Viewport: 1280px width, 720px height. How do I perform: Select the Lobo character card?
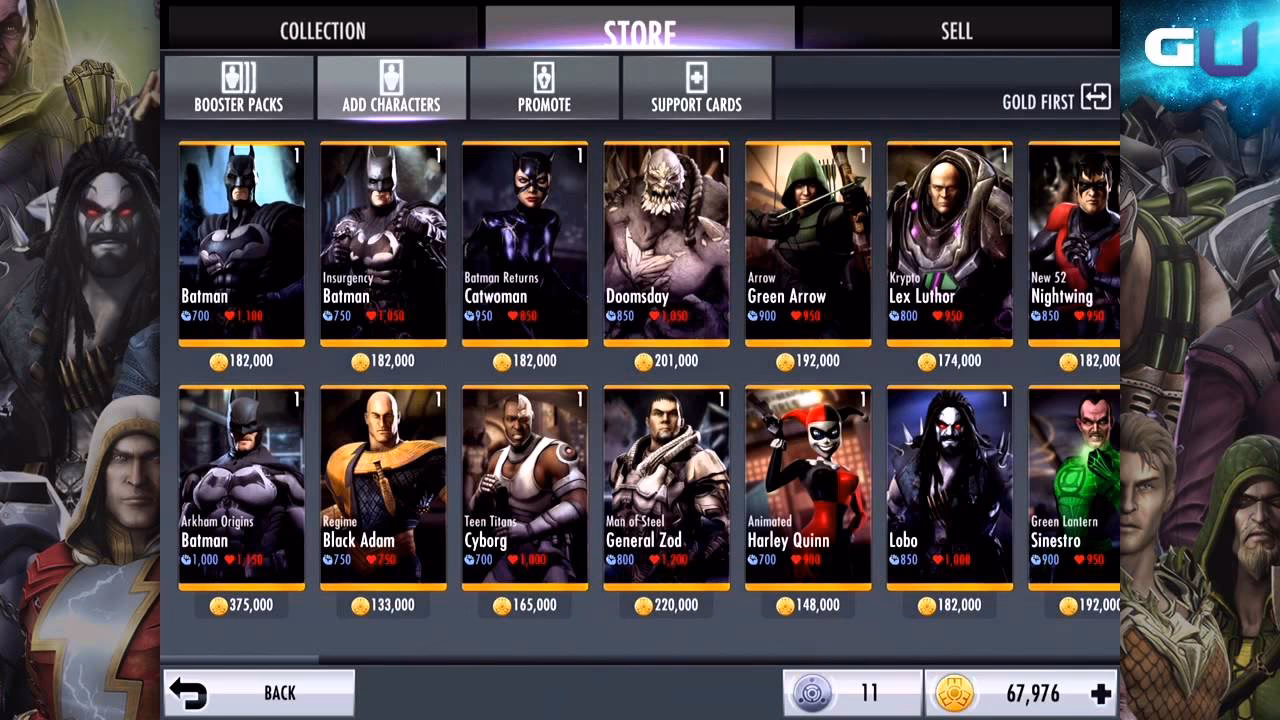click(950, 486)
